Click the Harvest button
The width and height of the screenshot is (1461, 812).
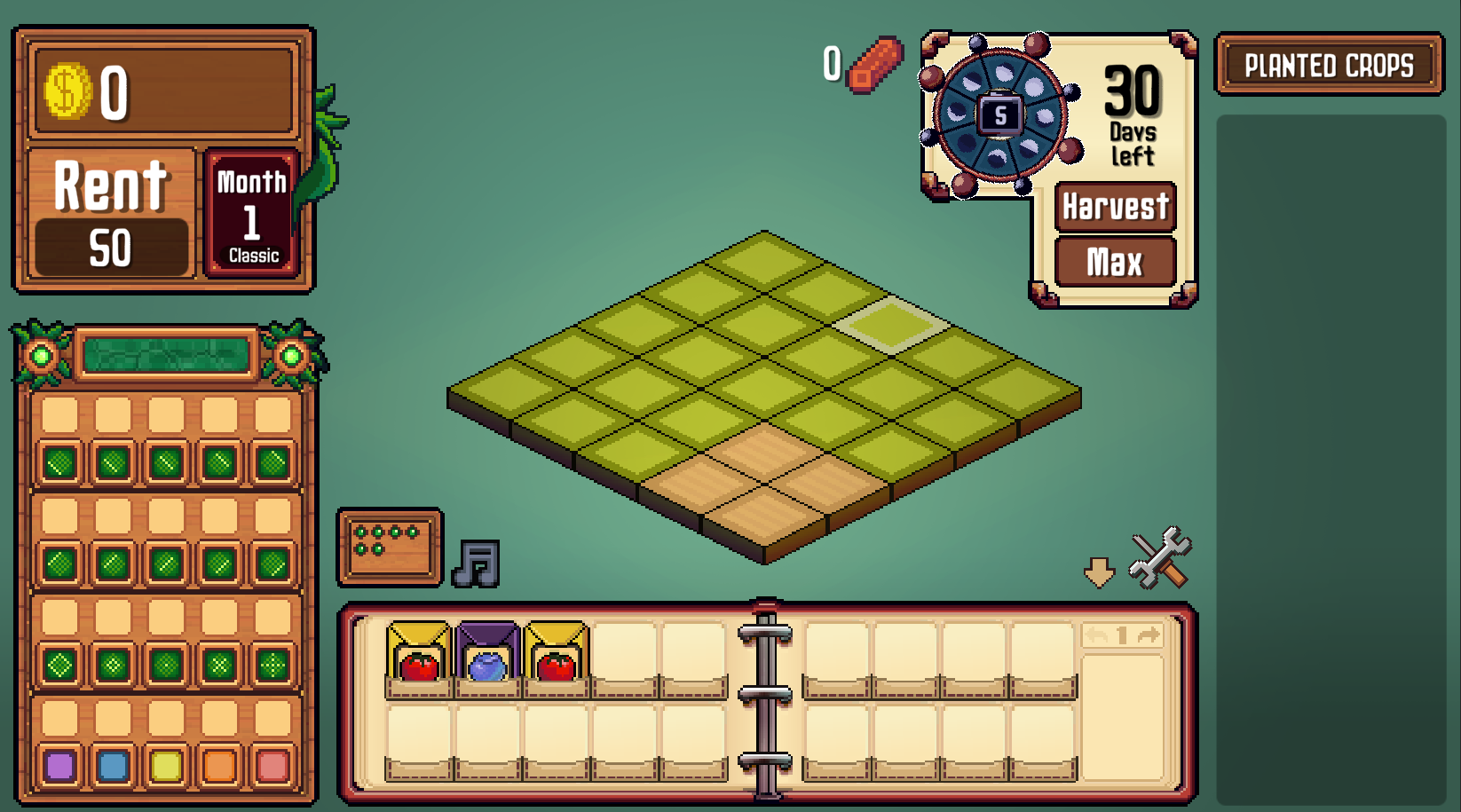[x=1116, y=207]
